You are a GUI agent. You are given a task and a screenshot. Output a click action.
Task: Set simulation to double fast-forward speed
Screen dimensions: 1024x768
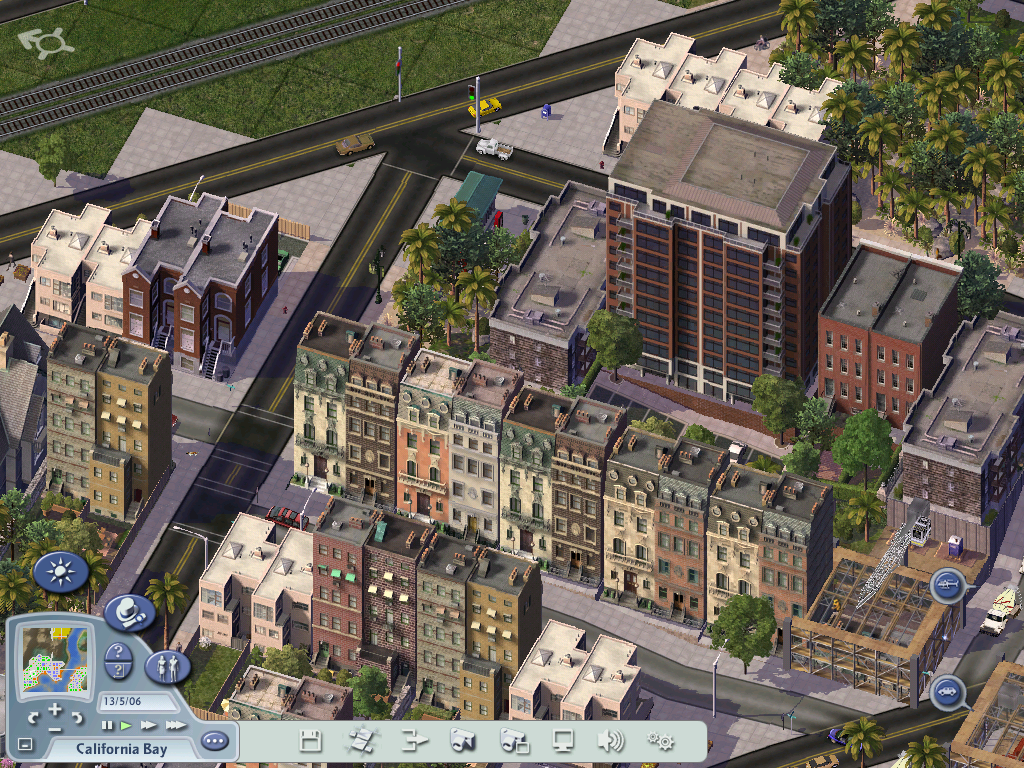(x=148, y=724)
